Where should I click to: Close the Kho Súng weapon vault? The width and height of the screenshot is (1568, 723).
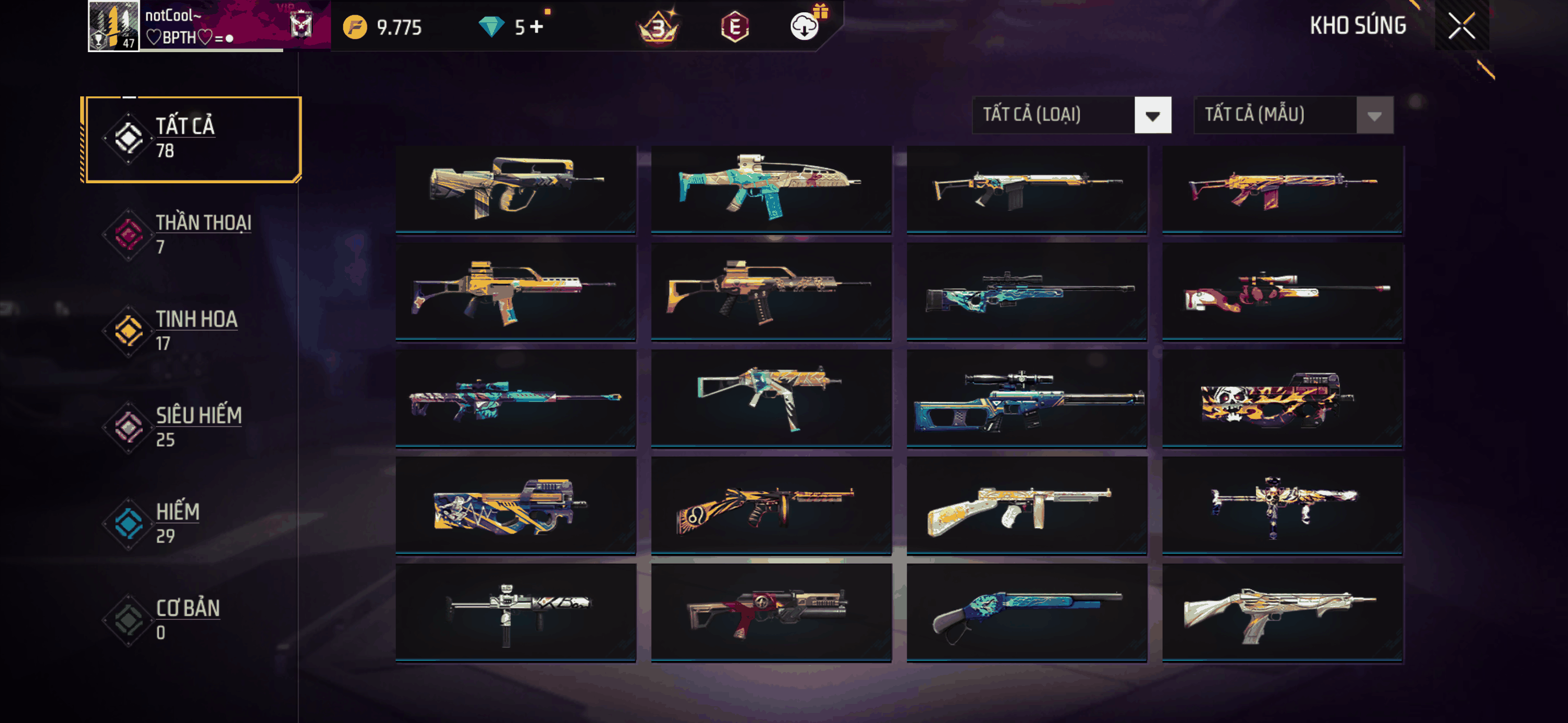point(1461,26)
